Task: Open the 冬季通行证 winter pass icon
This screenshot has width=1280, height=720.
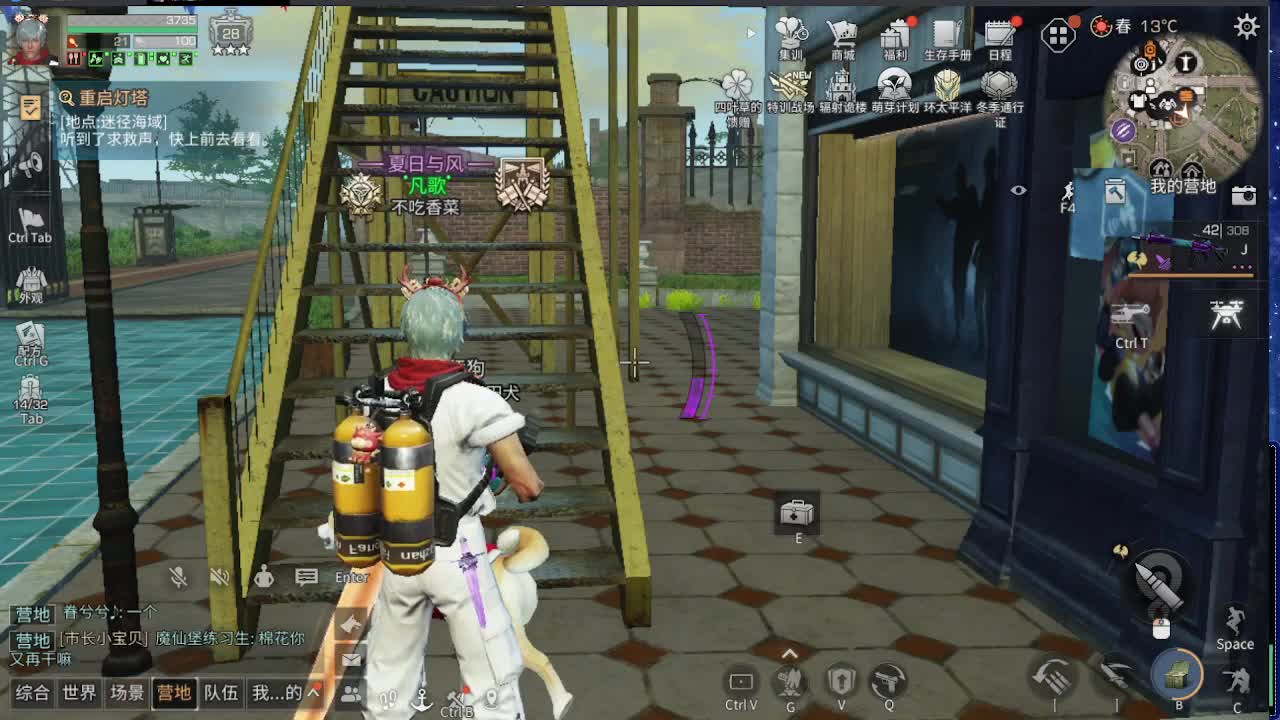Action: [1000, 87]
